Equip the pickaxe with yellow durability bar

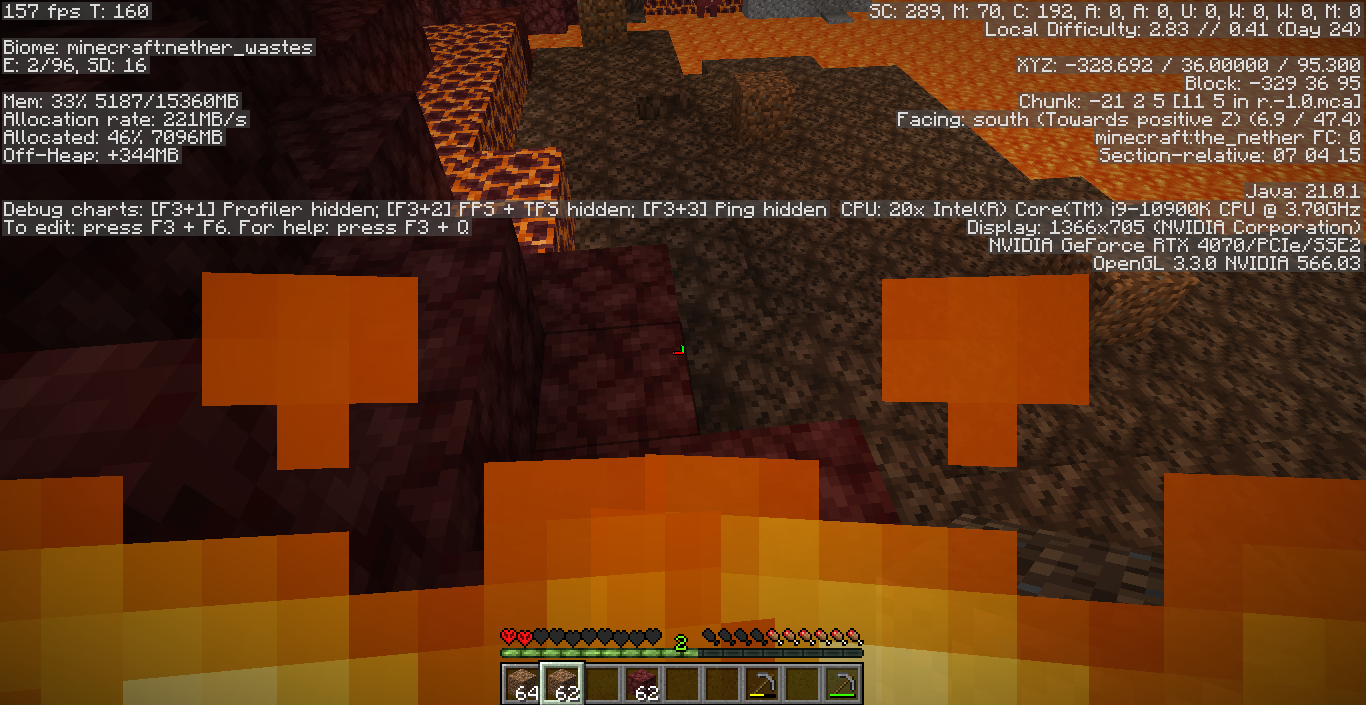coord(762,684)
